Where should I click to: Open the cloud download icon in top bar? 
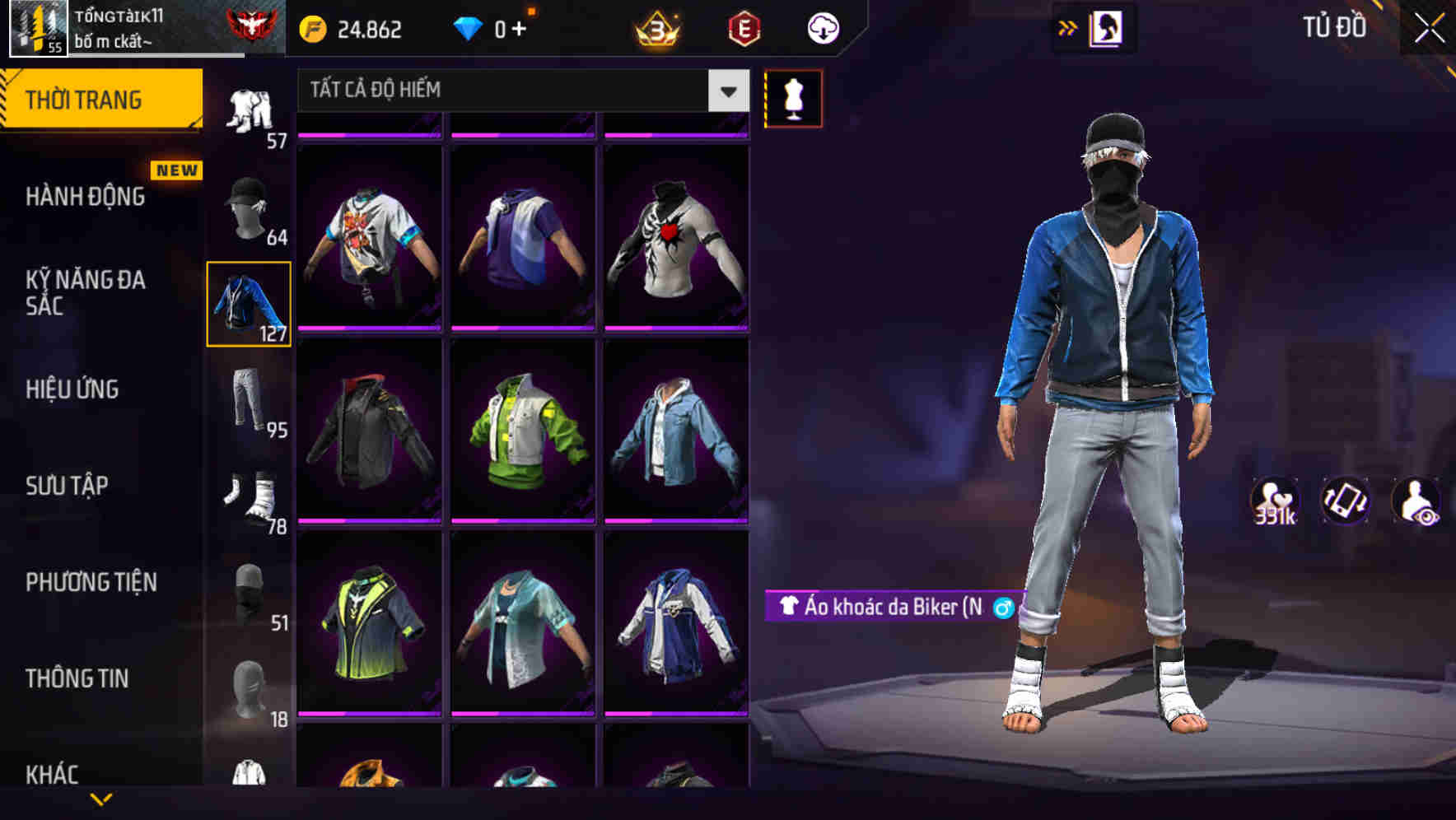822,27
